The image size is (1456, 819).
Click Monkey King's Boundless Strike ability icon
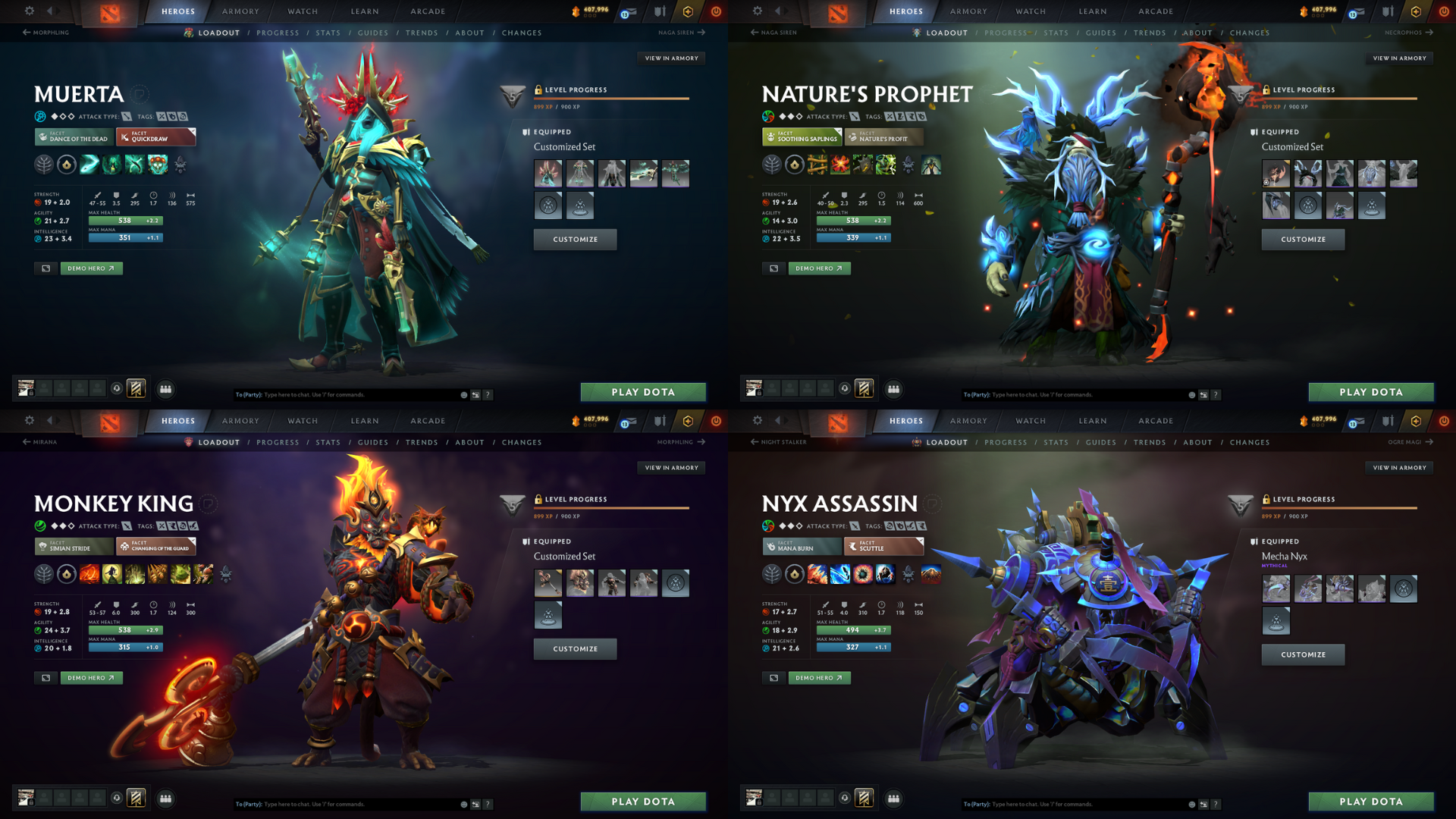89,574
